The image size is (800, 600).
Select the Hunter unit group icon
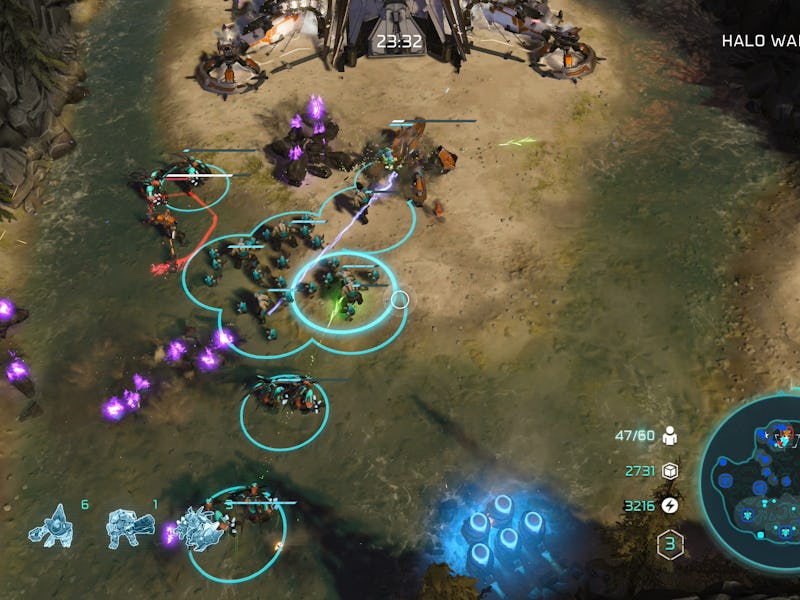tap(130, 529)
